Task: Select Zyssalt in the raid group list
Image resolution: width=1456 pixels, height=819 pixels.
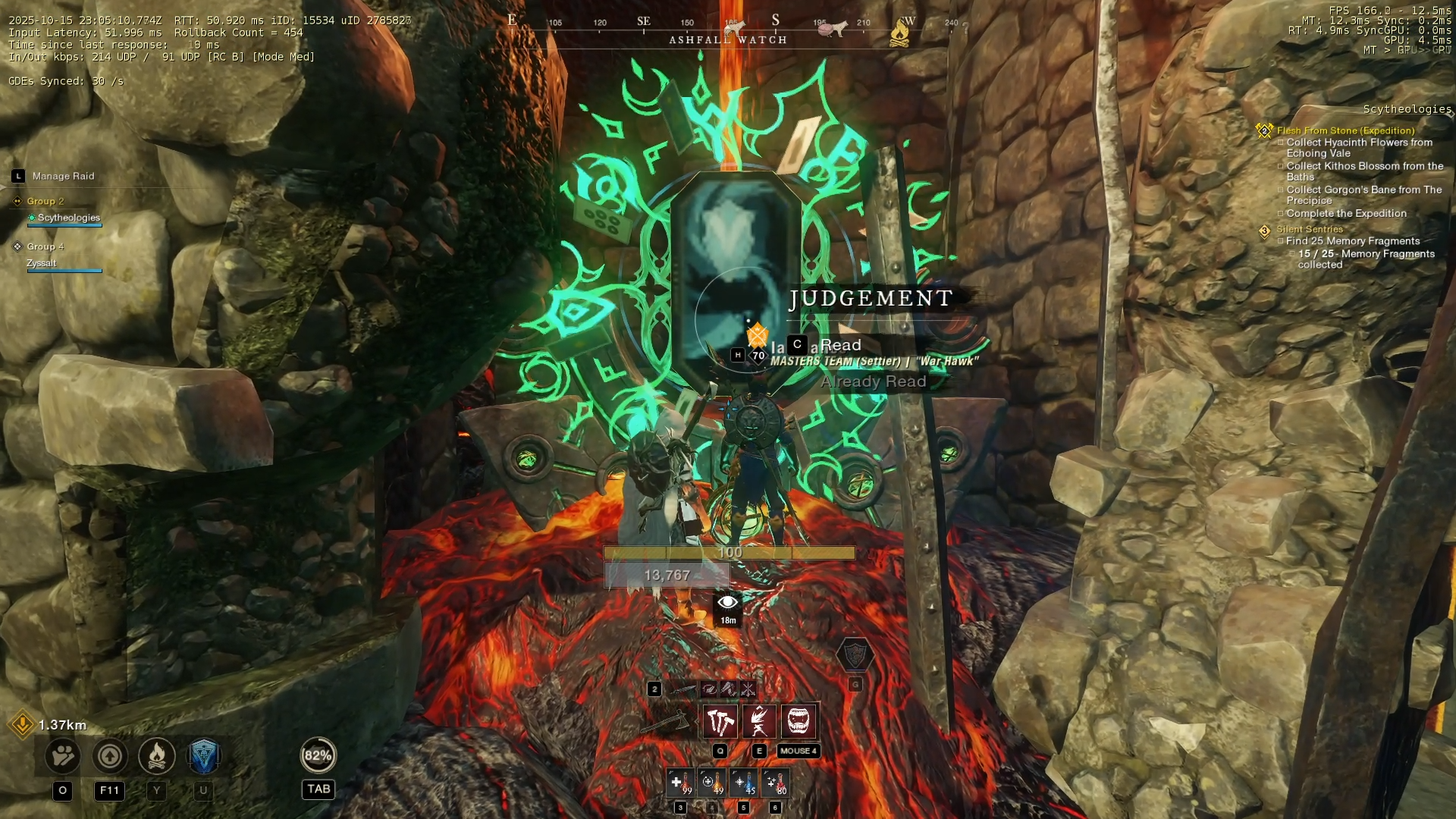Action: tap(42, 263)
